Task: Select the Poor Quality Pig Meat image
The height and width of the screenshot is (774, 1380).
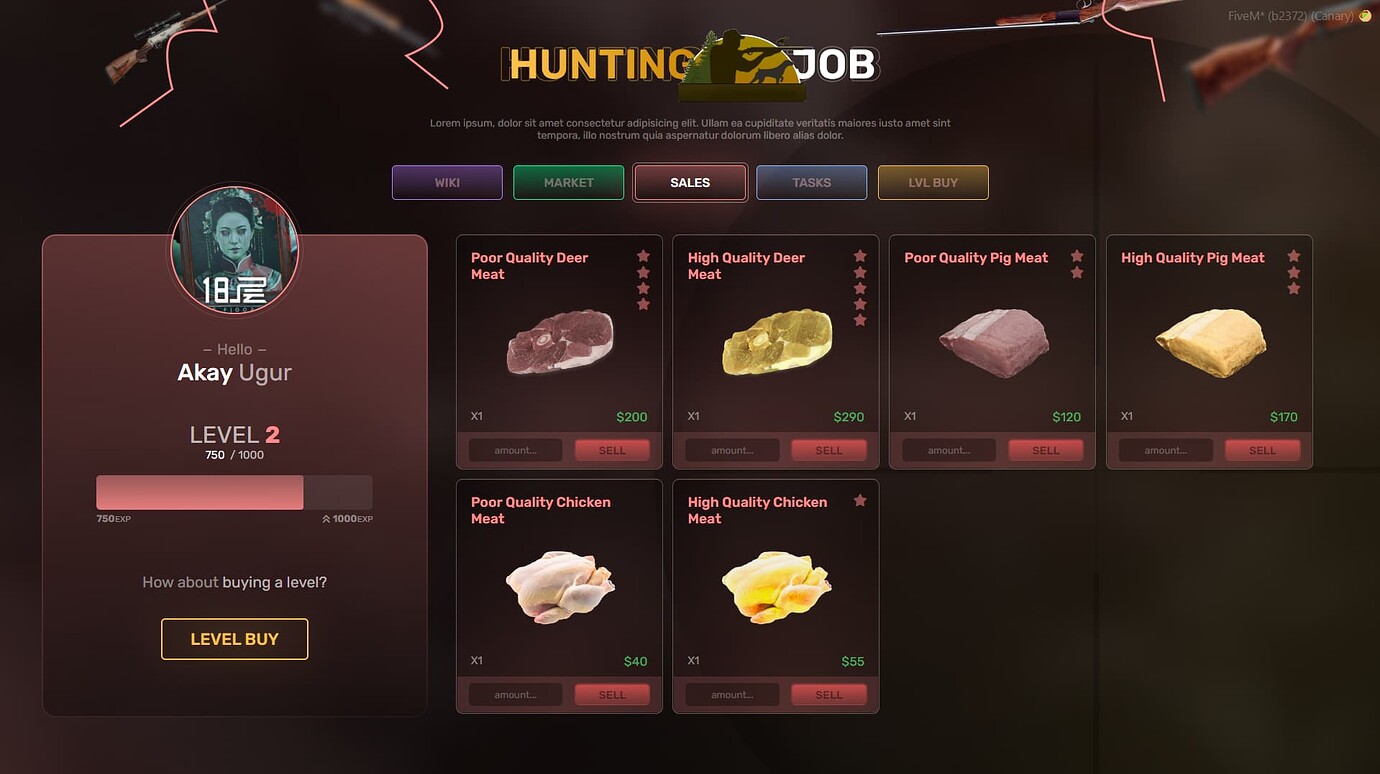Action: (x=992, y=342)
